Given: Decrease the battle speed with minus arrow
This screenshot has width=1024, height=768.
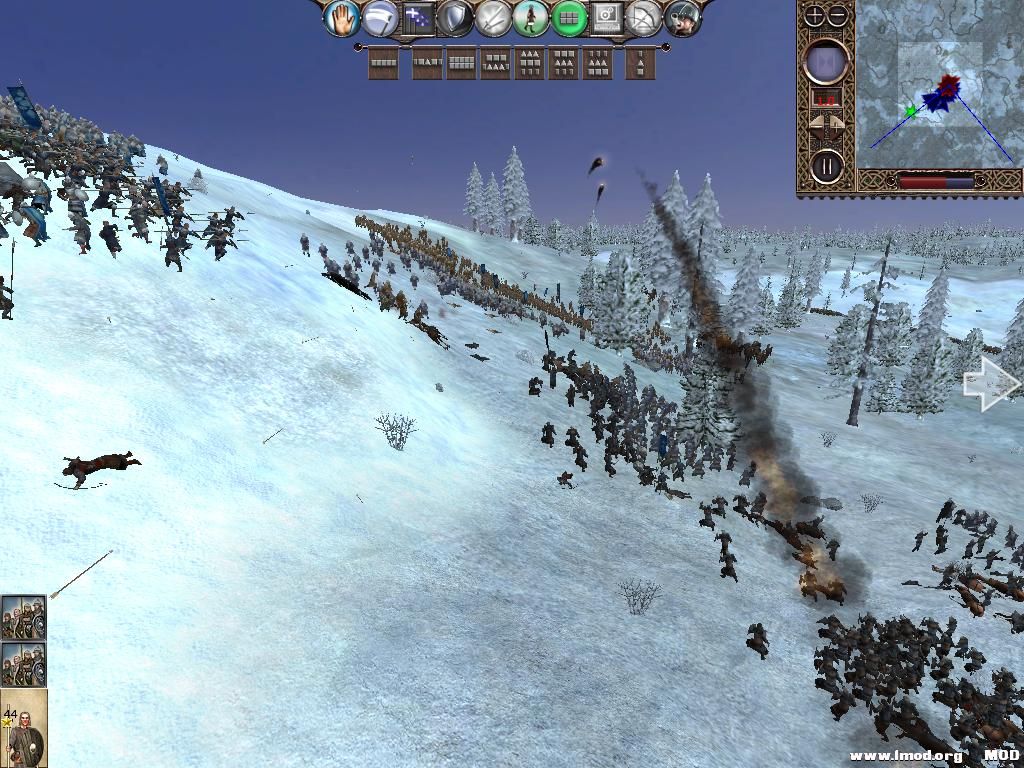Looking at the screenshot, I should 815,124.
